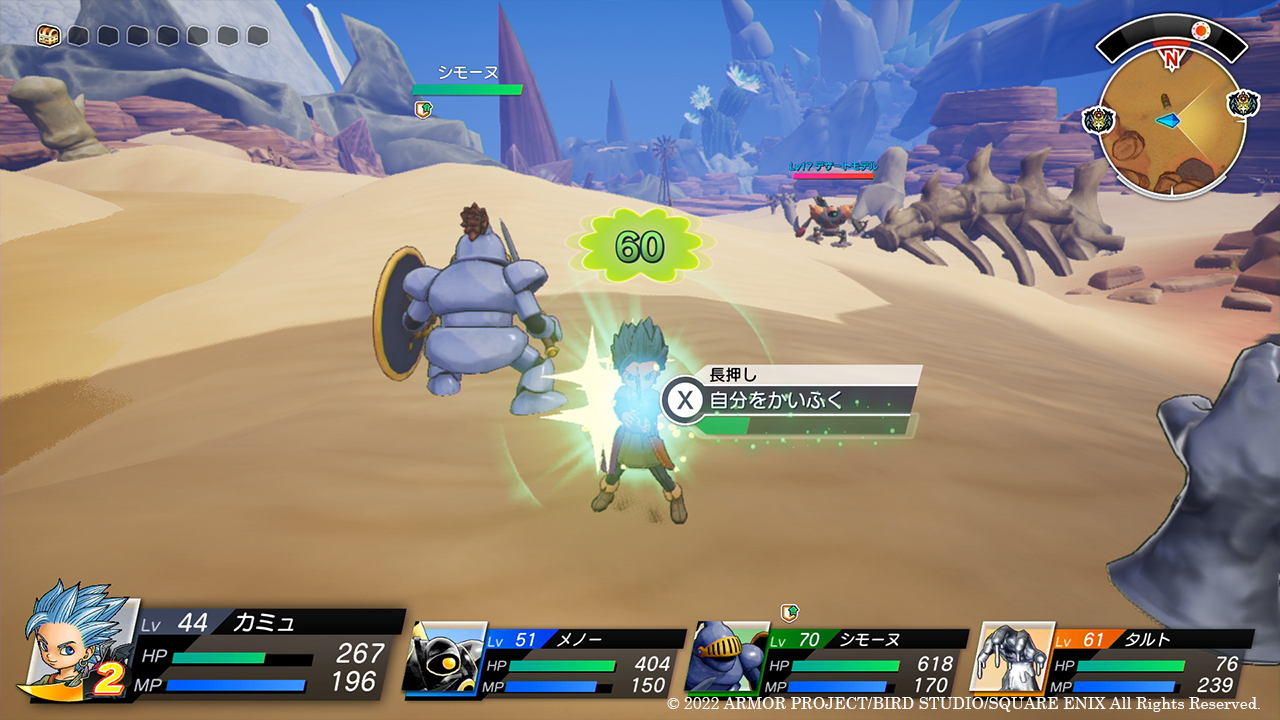The image size is (1280, 720).
Task: Click the monster emblem left of minimap
Action: click(x=1098, y=120)
